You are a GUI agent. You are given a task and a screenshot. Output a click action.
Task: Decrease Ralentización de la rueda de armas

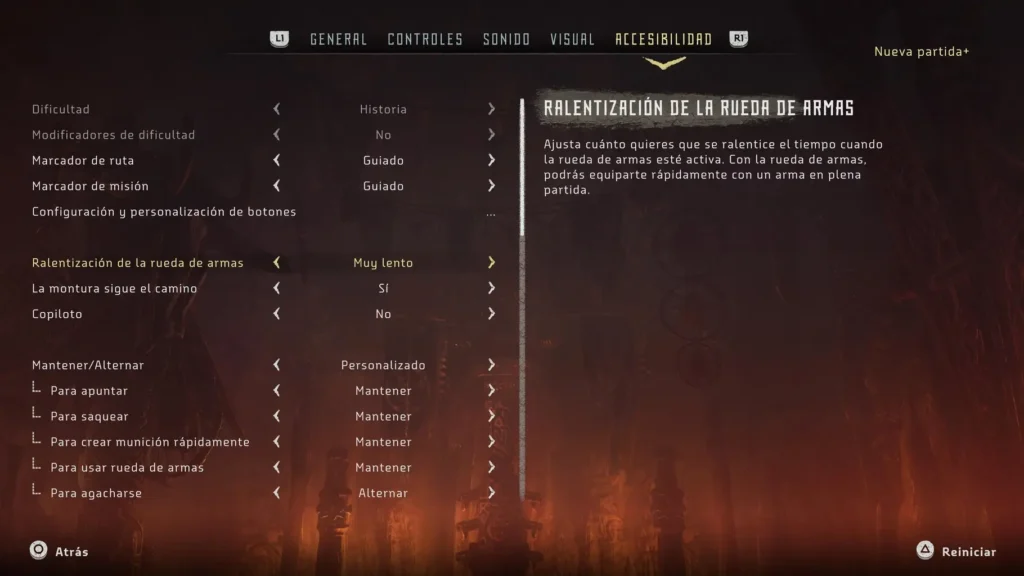point(277,263)
